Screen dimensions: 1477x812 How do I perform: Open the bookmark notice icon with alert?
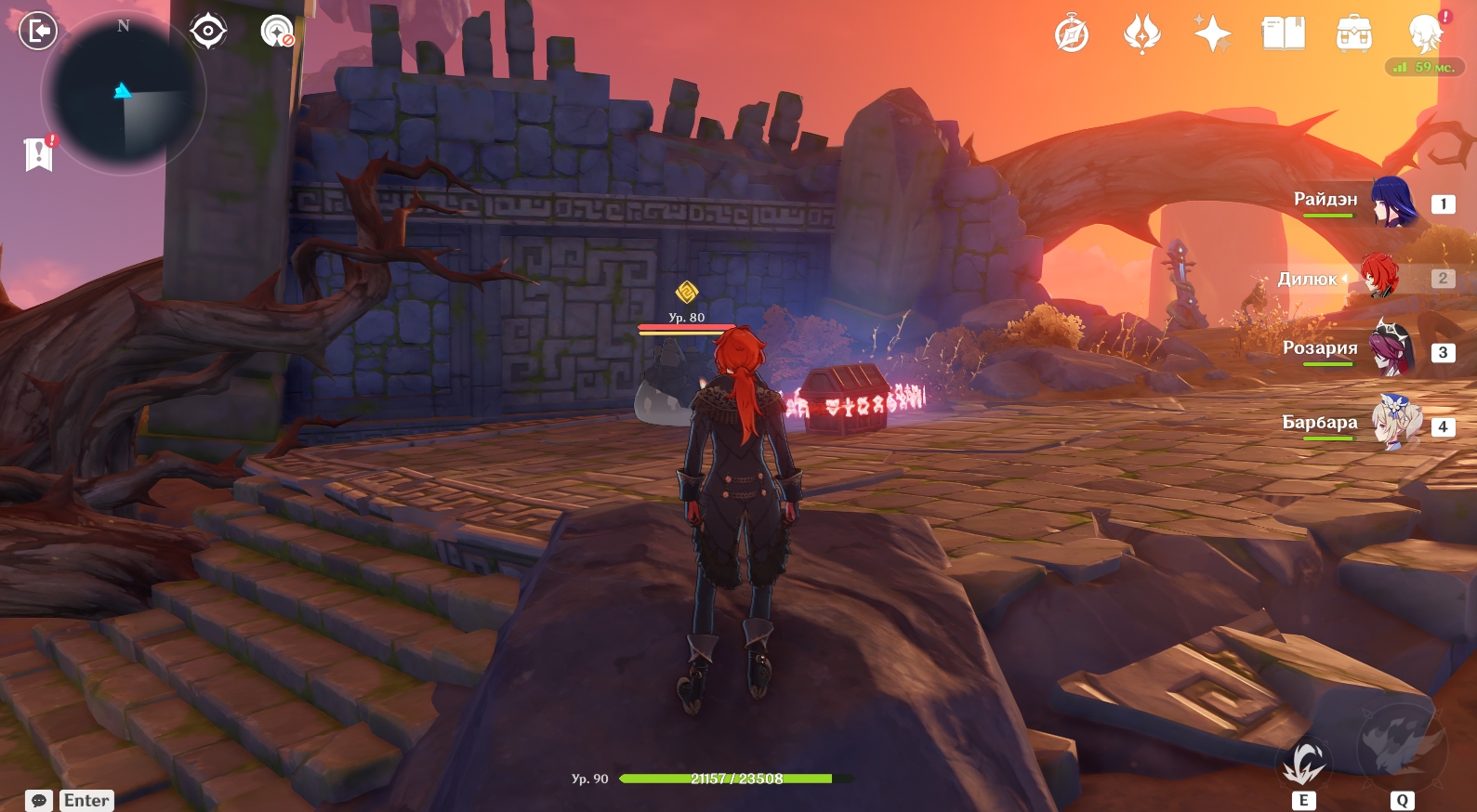38,154
